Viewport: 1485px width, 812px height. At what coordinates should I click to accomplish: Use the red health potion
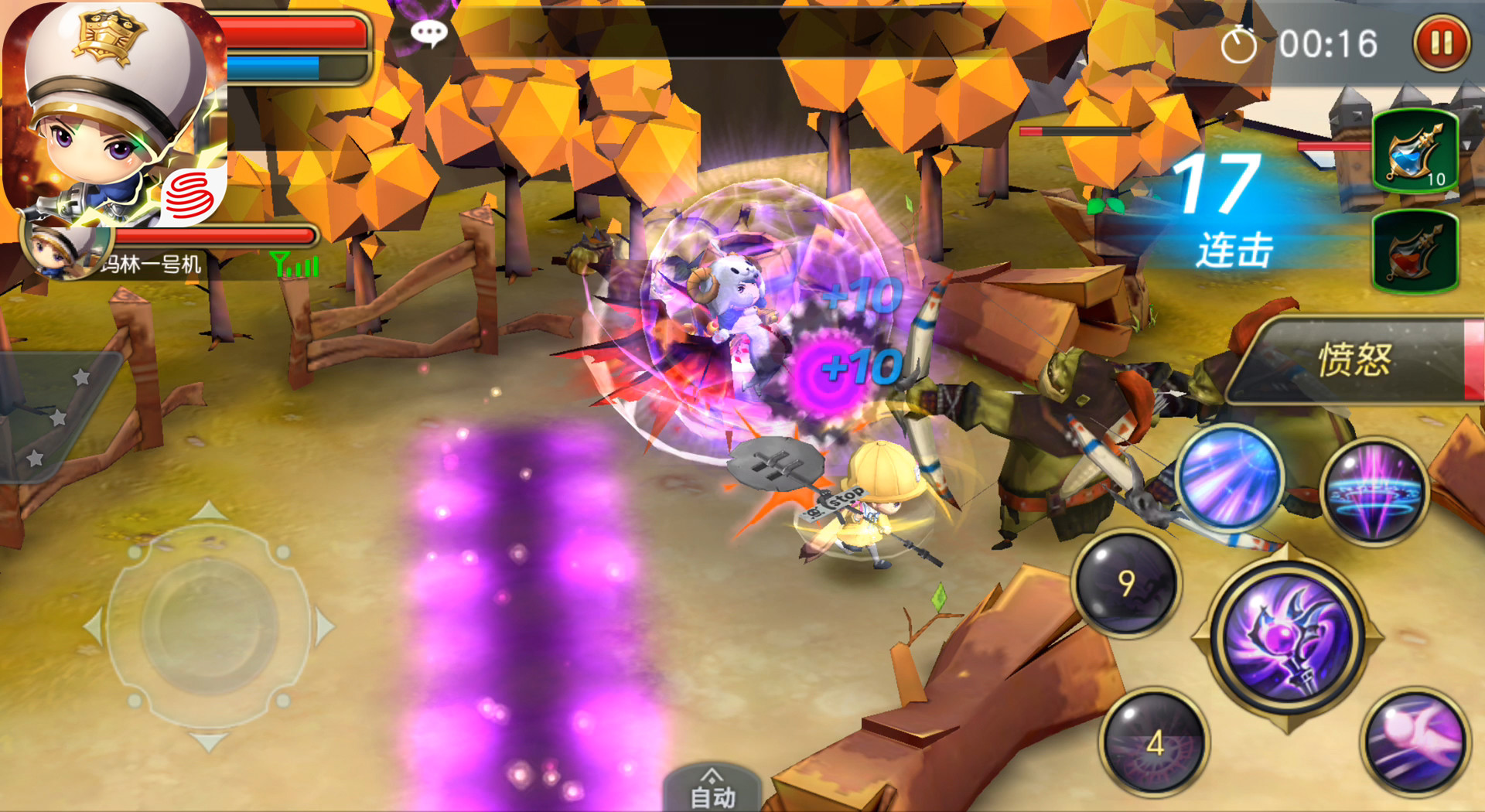click(1415, 251)
